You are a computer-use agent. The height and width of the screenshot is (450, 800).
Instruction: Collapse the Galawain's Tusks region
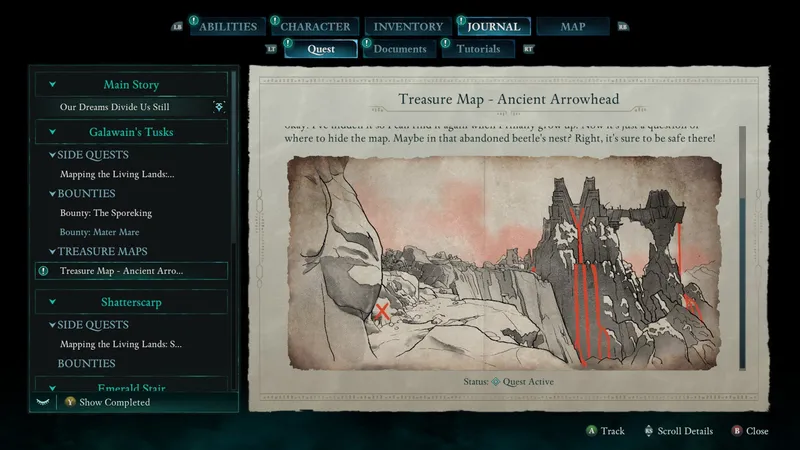[53, 131]
